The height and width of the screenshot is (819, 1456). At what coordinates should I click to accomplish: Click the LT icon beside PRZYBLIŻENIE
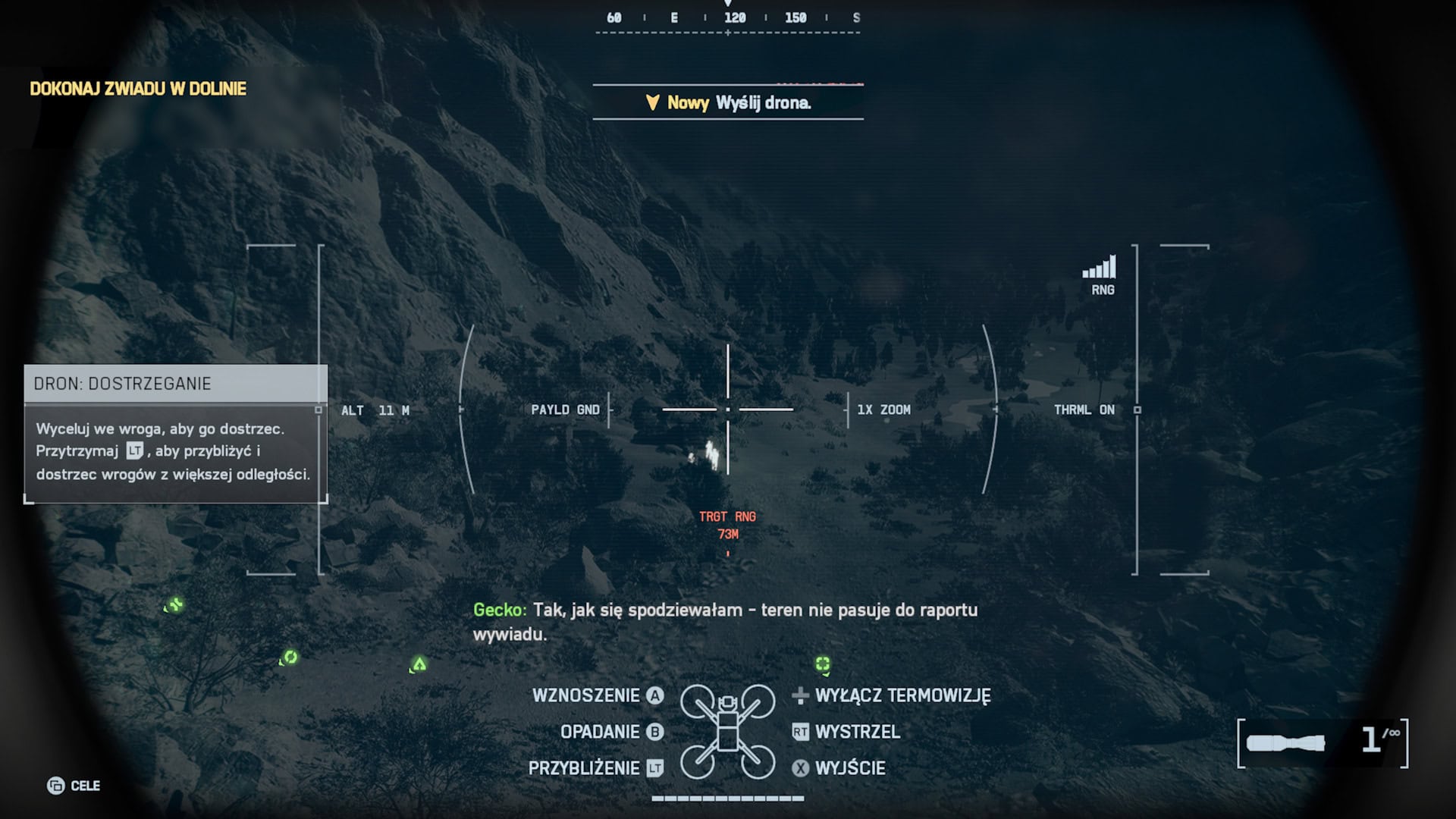pyautogui.click(x=654, y=768)
